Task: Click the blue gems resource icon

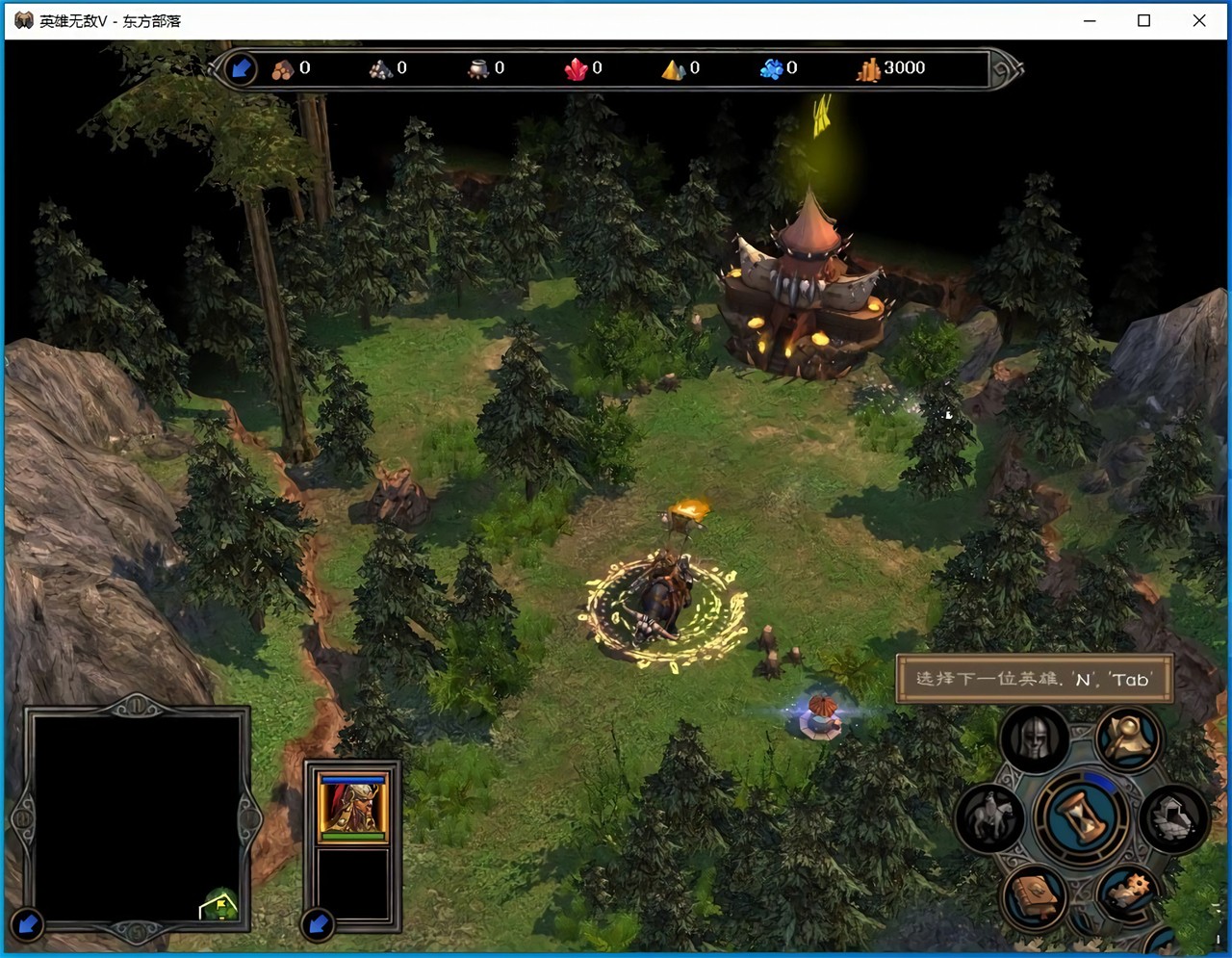Action: tap(771, 69)
